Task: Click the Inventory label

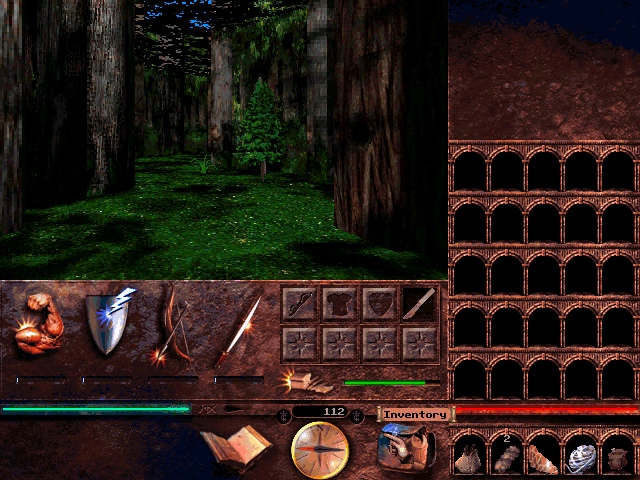Action: [x=414, y=414]
